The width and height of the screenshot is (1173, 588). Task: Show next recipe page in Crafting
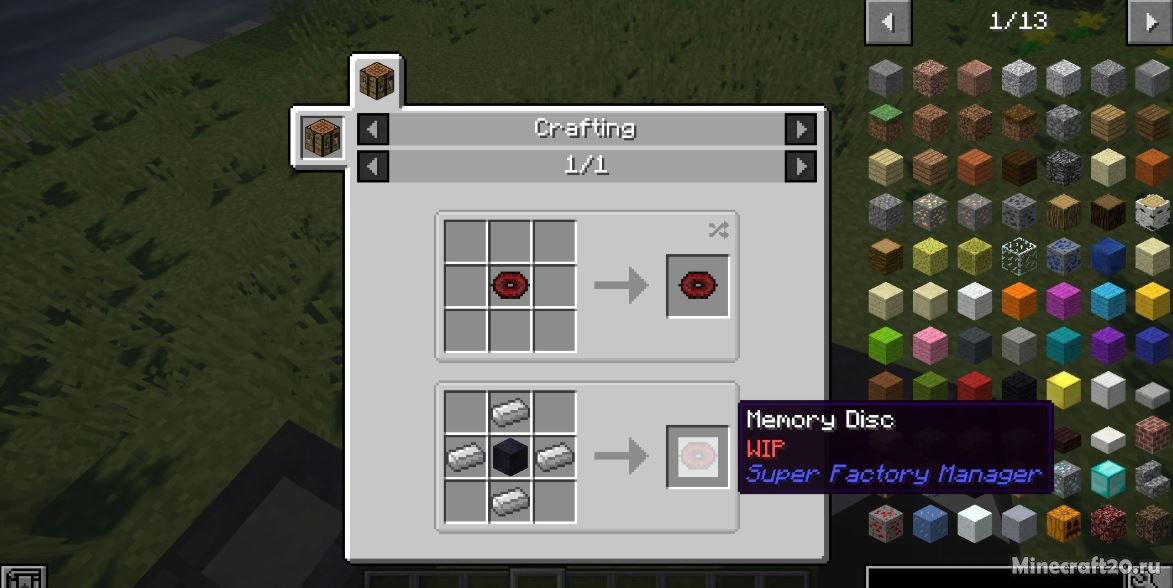click(x=800, y=166)
